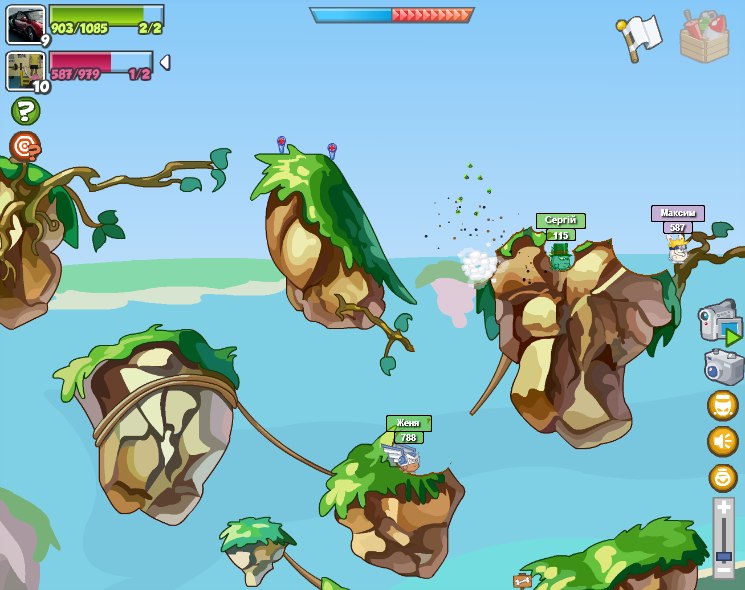Click the orange round button below the speaker
This screenshot has height=590, width=745.
[722, 477]
